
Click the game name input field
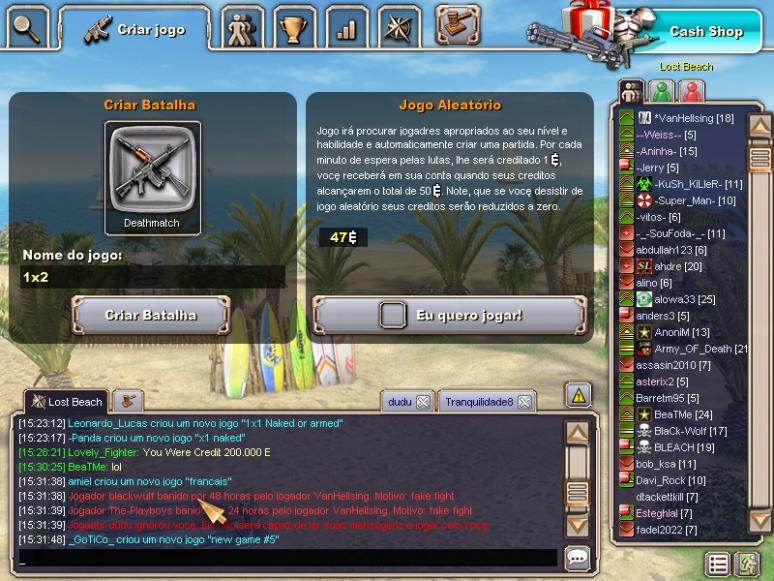pos(152,277)
